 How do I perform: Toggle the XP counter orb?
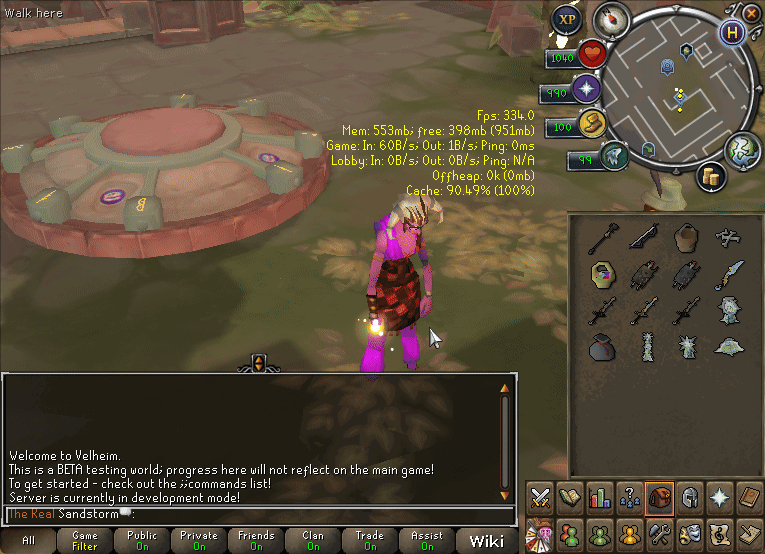(568, 19)
